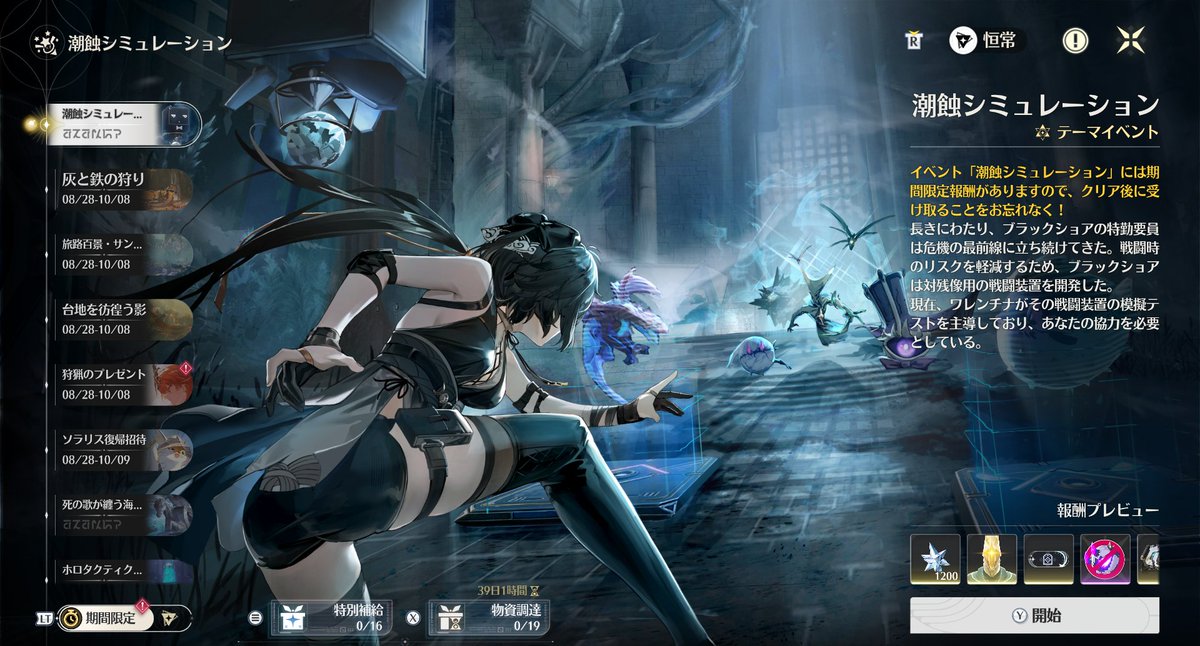This screenshot has width=1200, height=646.
Task: Select the ソラリス復帰招待 event
Action: pyautogui.click(x=120, y=447)
